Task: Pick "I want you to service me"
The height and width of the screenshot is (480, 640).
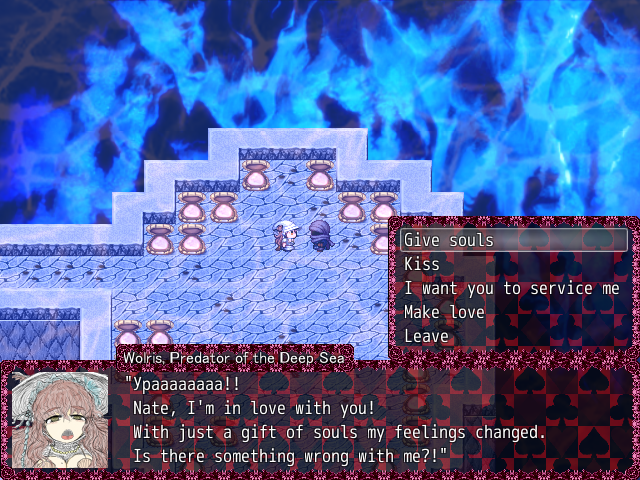Action: point(511,288)
